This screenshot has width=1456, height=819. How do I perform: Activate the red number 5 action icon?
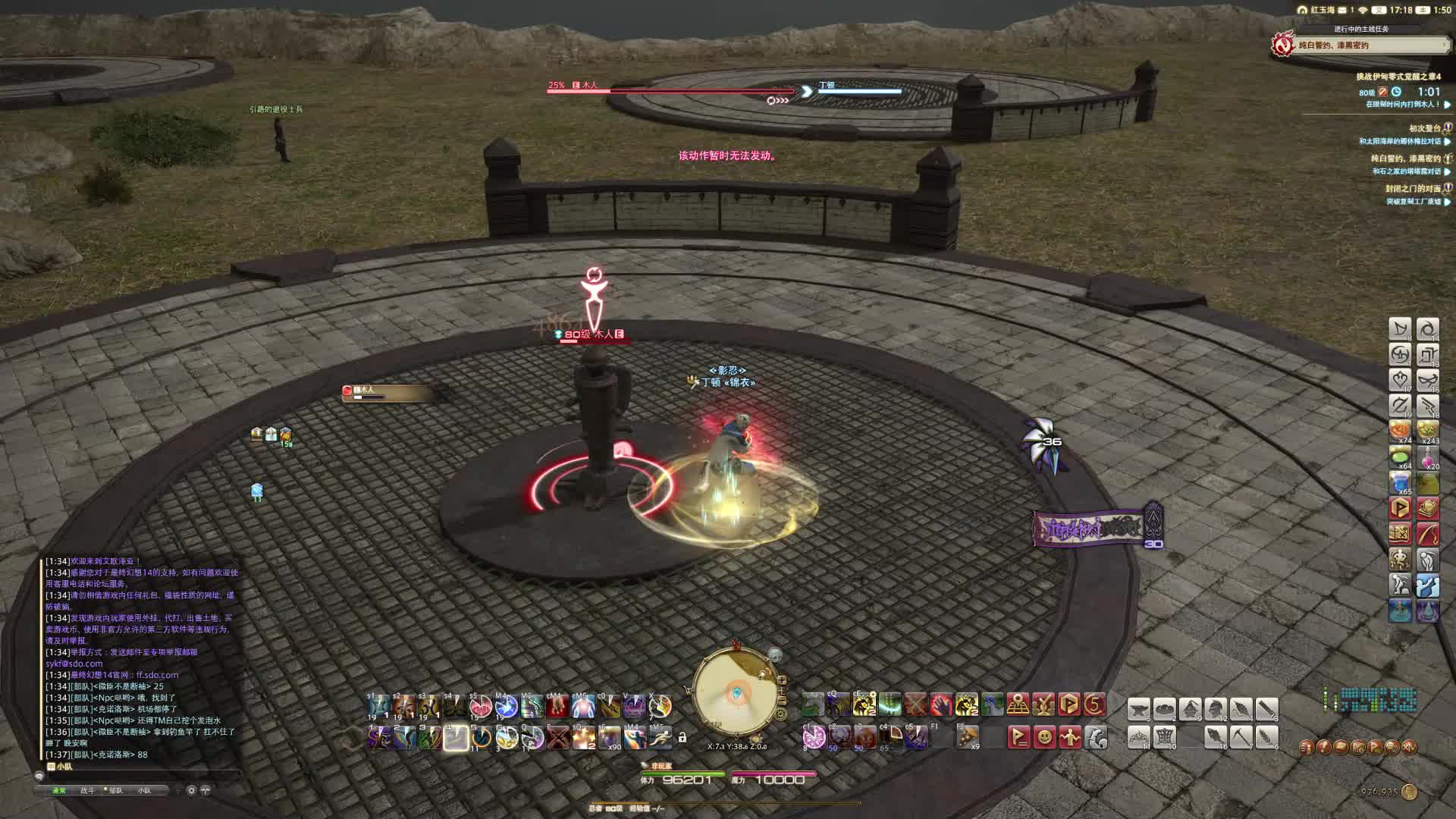(1094, 705)
